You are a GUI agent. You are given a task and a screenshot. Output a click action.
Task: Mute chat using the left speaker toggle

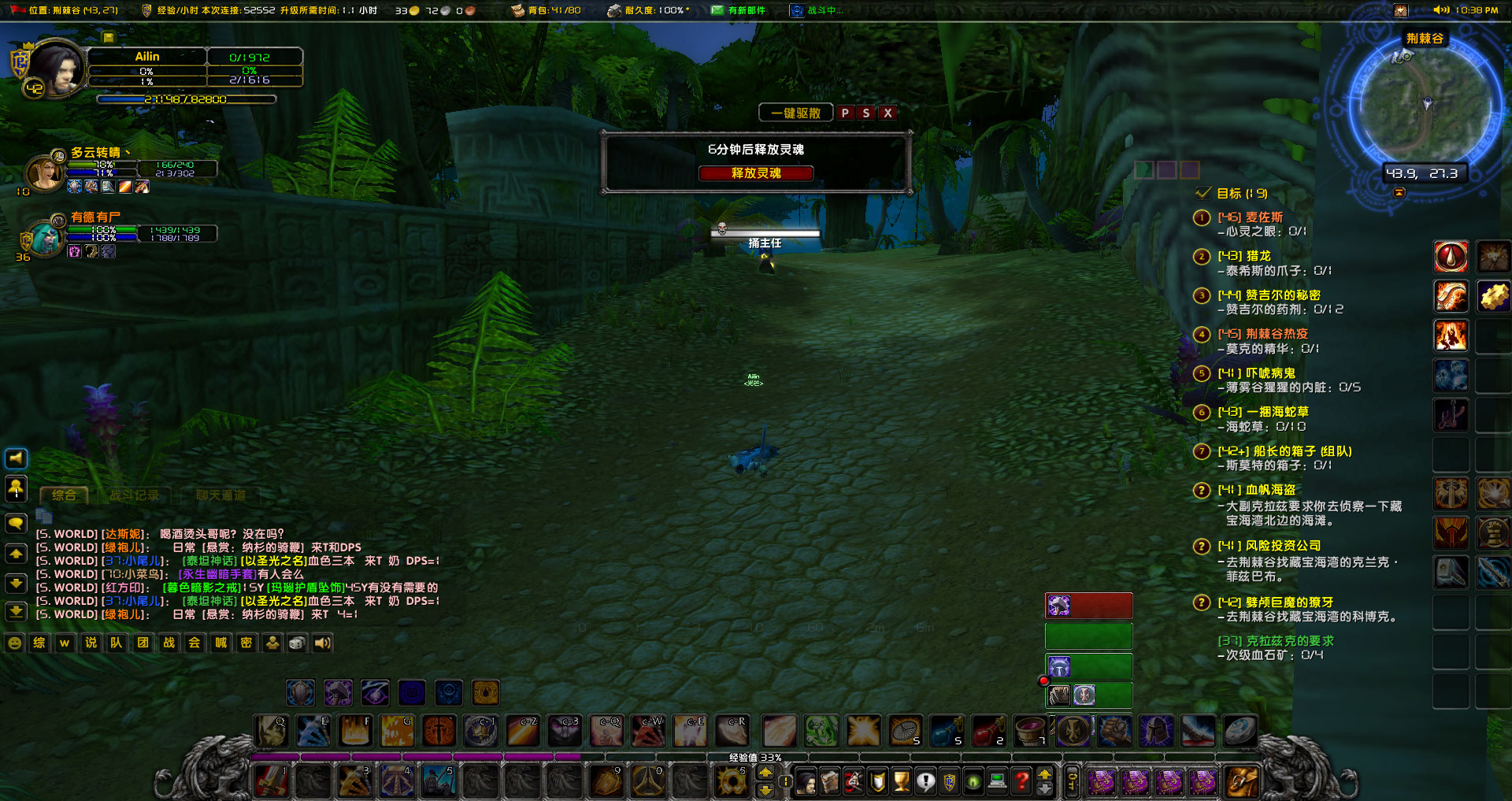click(16, 458)
